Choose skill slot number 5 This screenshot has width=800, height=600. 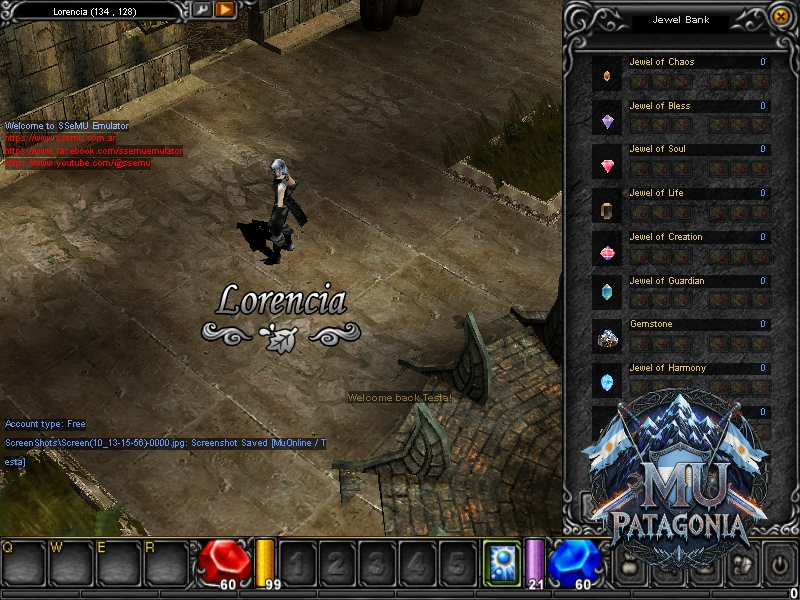click(x=457, y=563)
